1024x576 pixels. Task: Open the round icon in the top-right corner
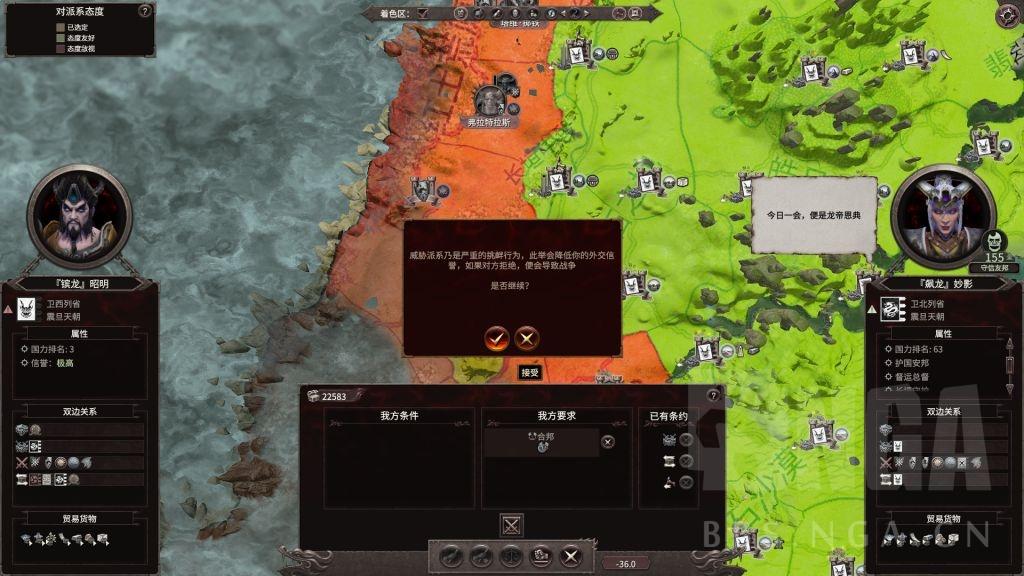[1007, 15]
